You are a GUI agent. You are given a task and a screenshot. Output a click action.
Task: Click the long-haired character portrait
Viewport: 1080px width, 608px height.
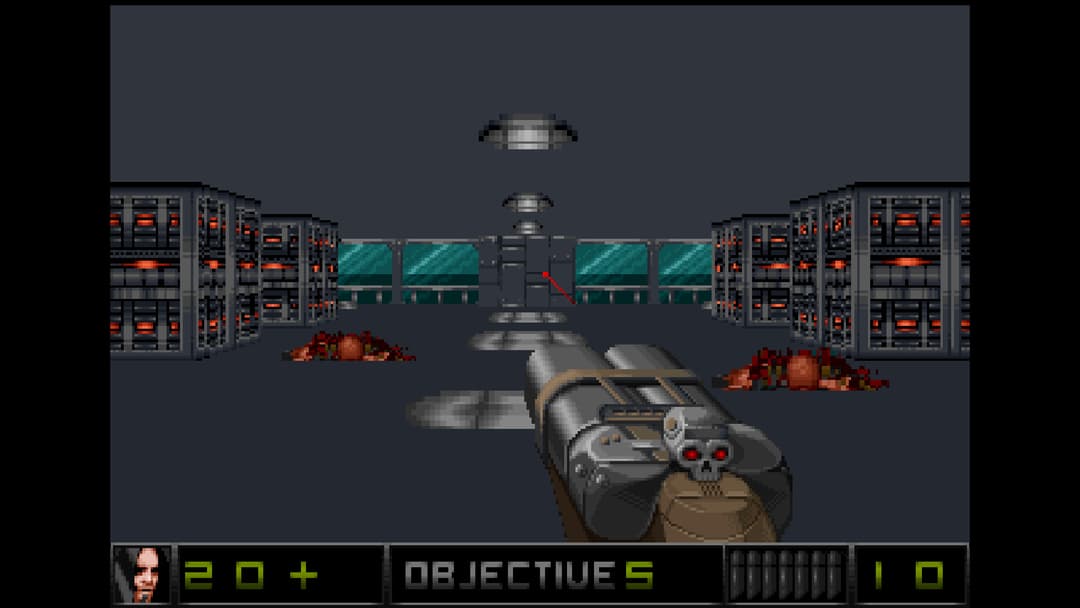point(141,574)
